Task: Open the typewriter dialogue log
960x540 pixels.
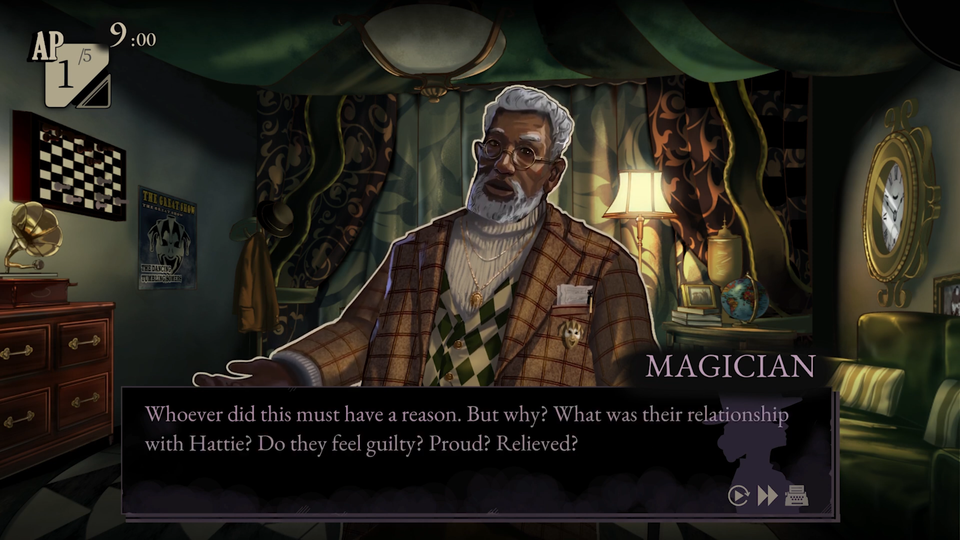Action: click(797, 496)
